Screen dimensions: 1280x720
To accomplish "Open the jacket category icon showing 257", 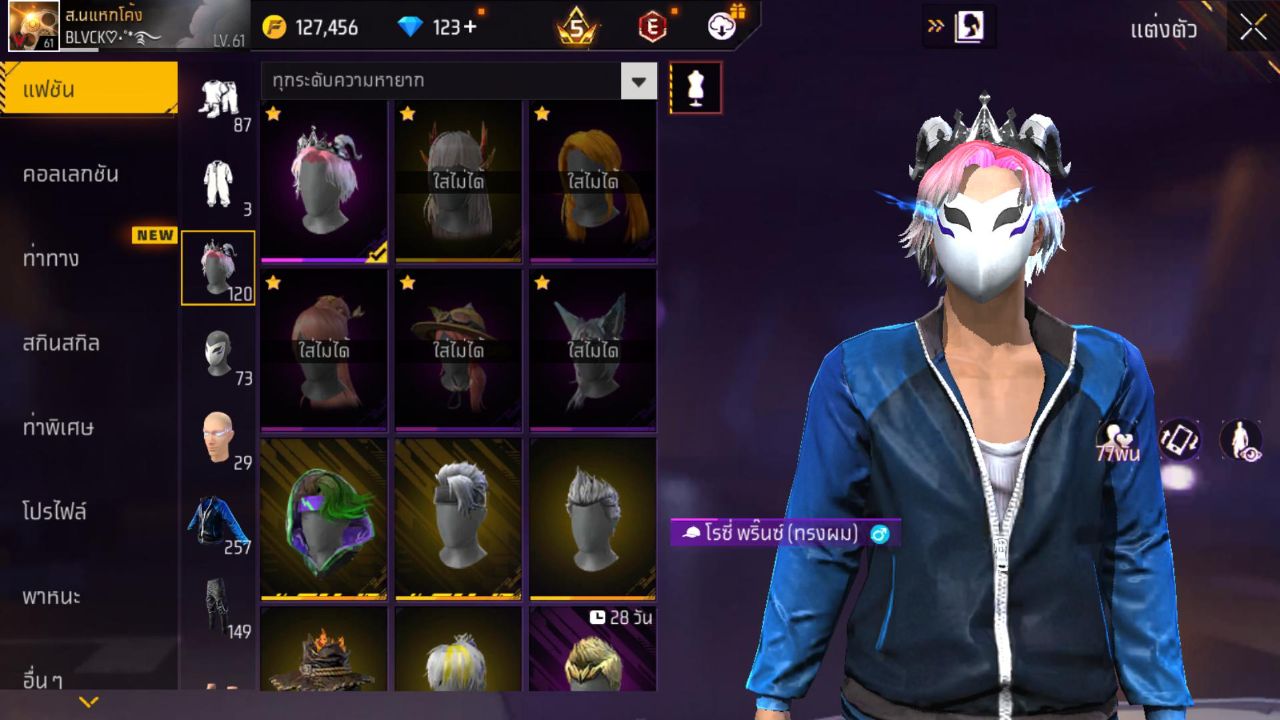I will 218,520.
